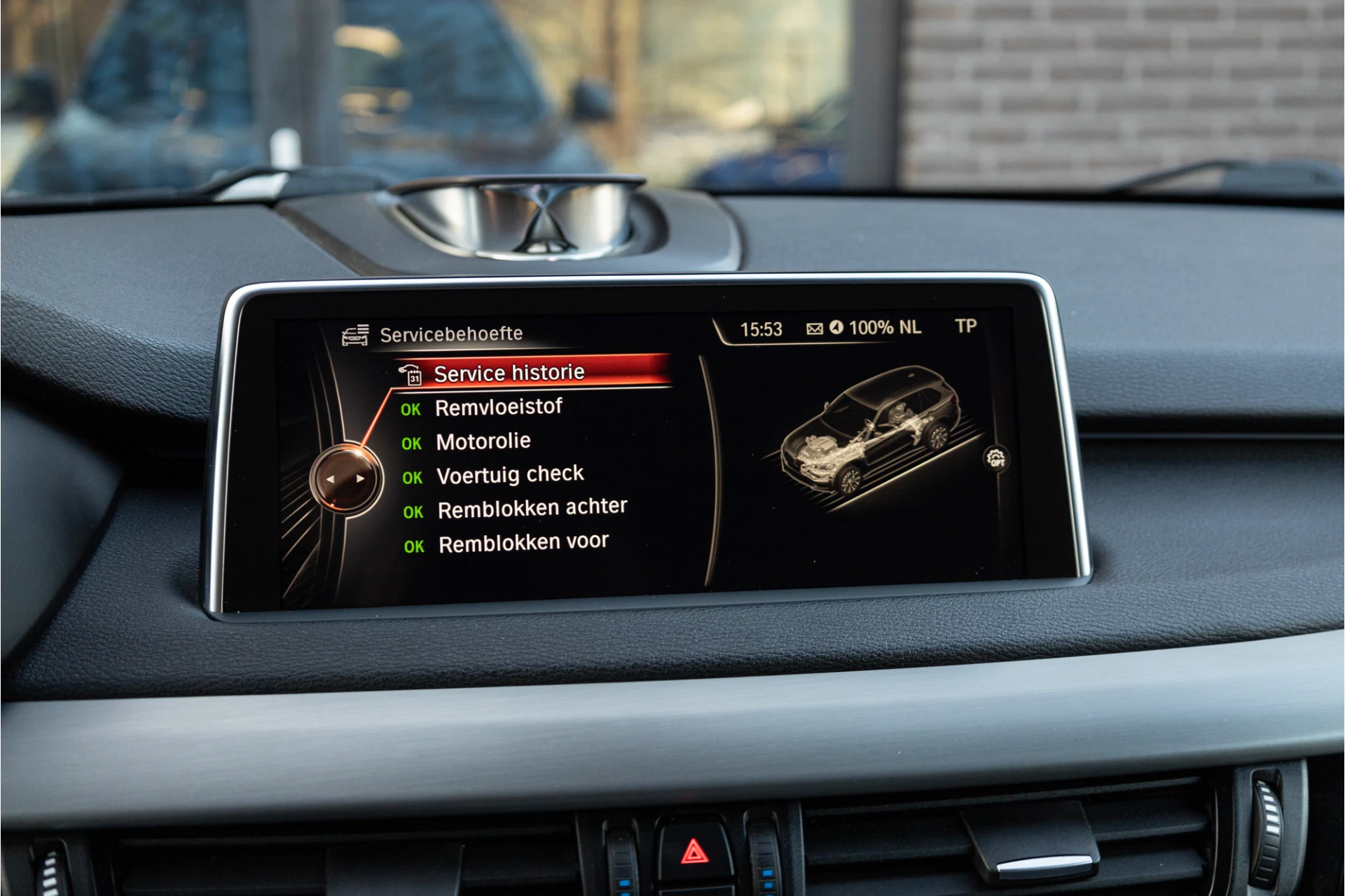The image size is (1345, 896).
Task: Open Remblokken voor details
Action: 522,541
